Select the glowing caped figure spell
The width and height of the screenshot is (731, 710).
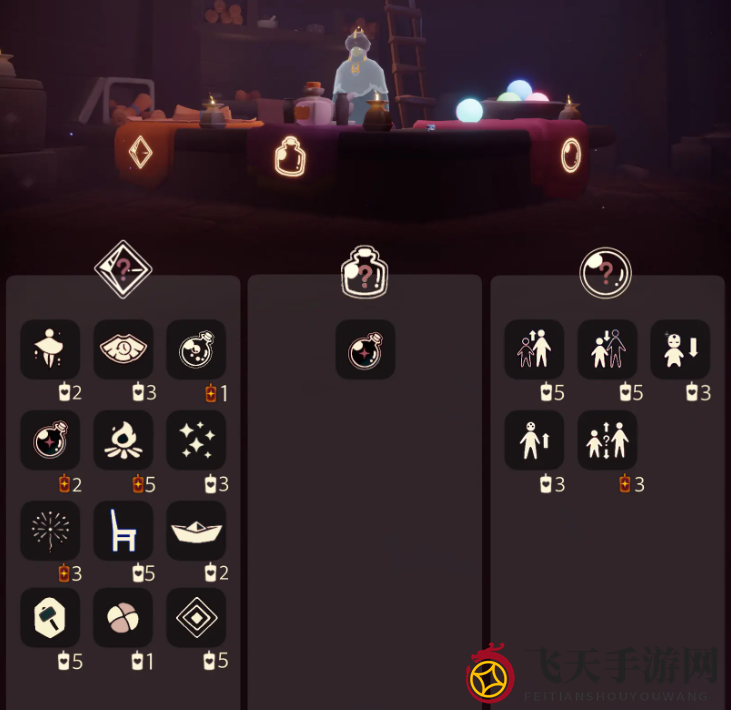50,349
